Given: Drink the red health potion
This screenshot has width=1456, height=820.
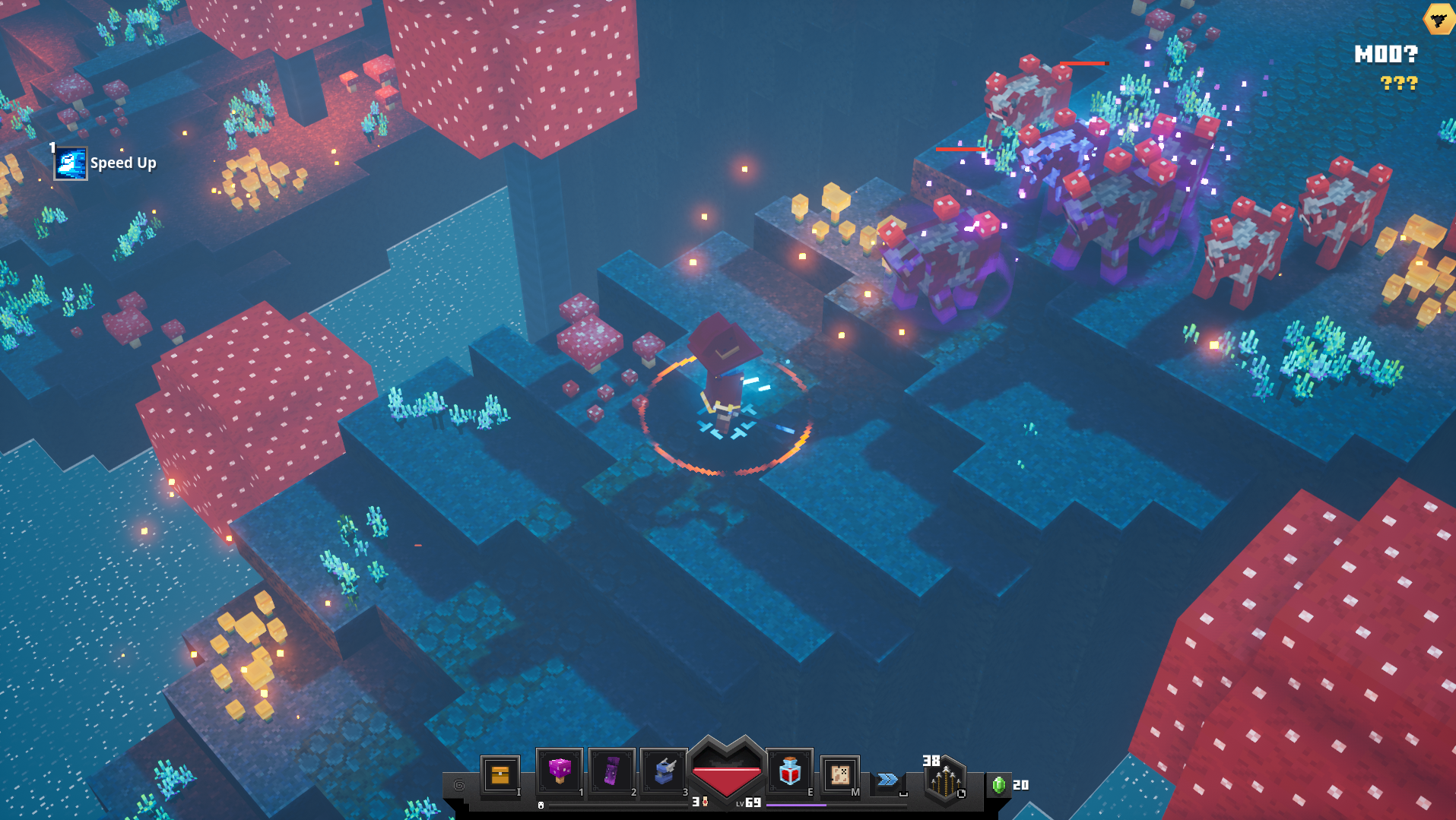Looking at the screenshot, I should tap(790, 771).
